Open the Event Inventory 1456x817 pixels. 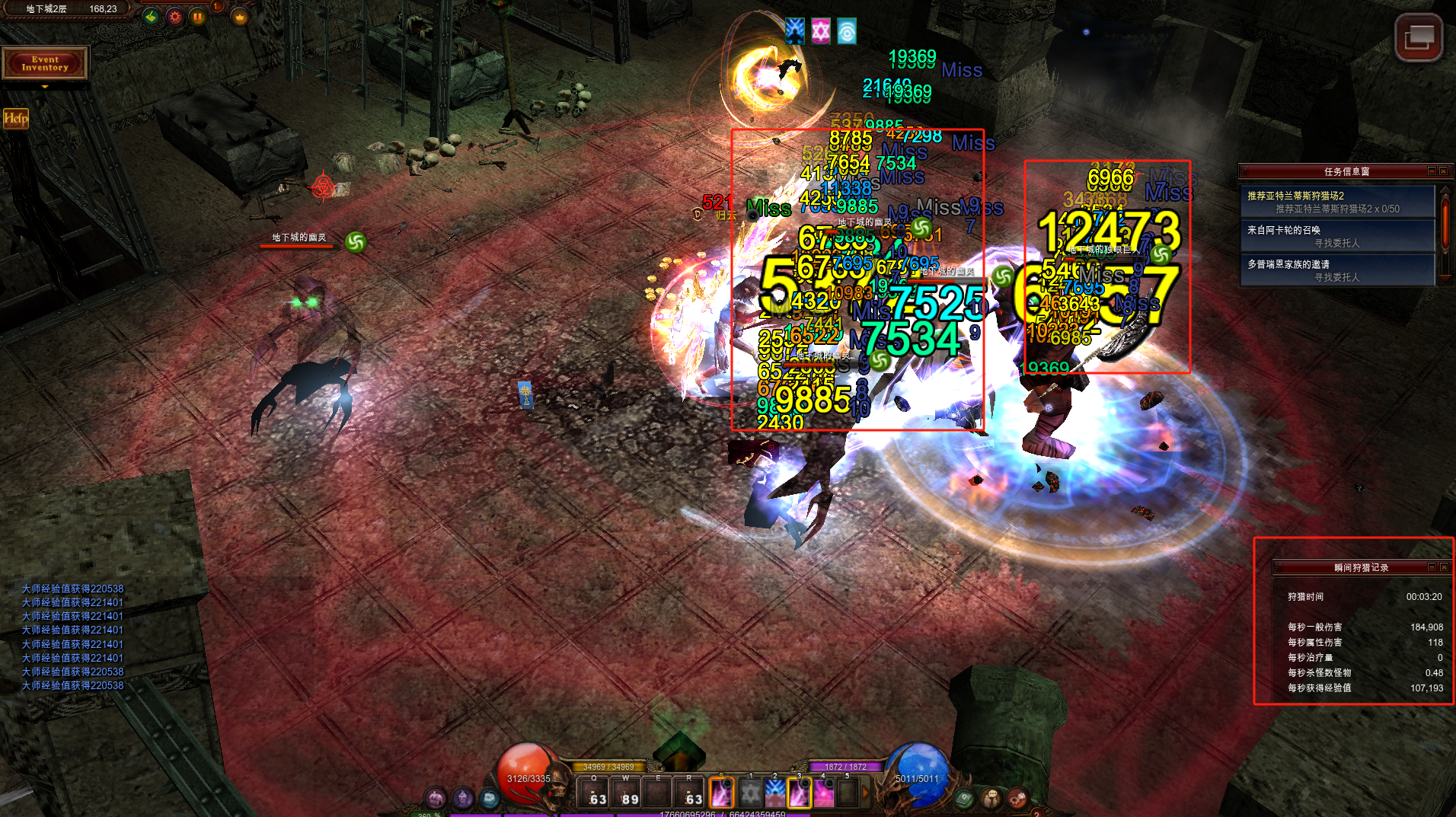[x=45, y=63]
